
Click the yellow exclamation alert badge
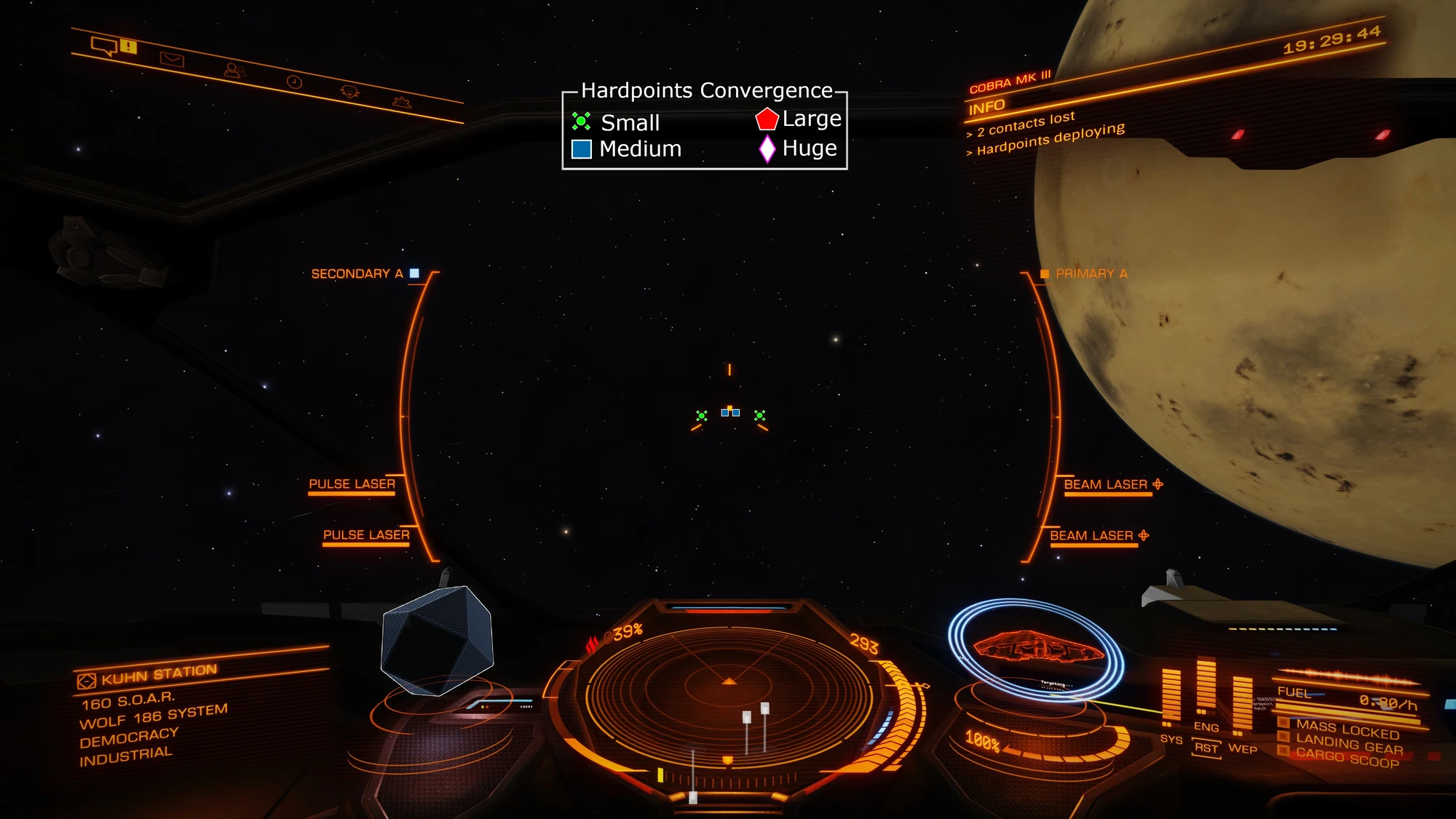tap(129, 47)
